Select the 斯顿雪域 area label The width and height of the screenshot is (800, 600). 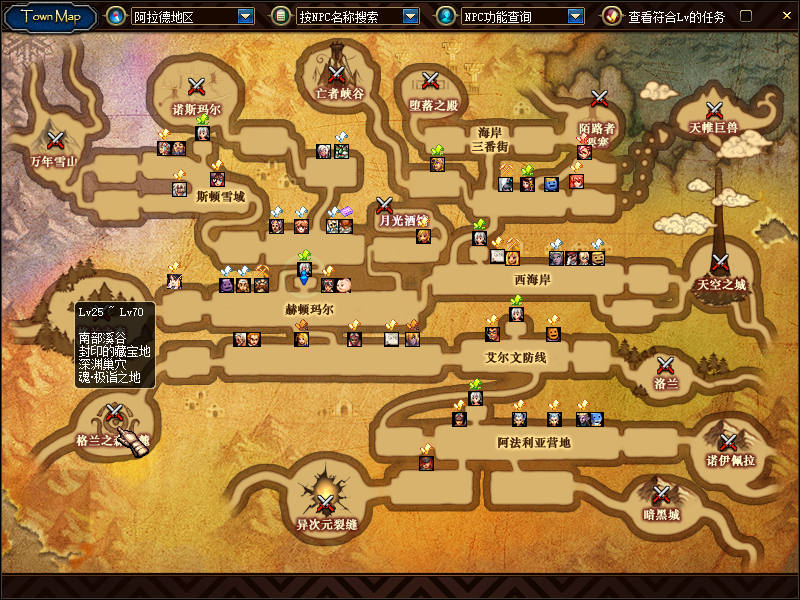[220, 196]
